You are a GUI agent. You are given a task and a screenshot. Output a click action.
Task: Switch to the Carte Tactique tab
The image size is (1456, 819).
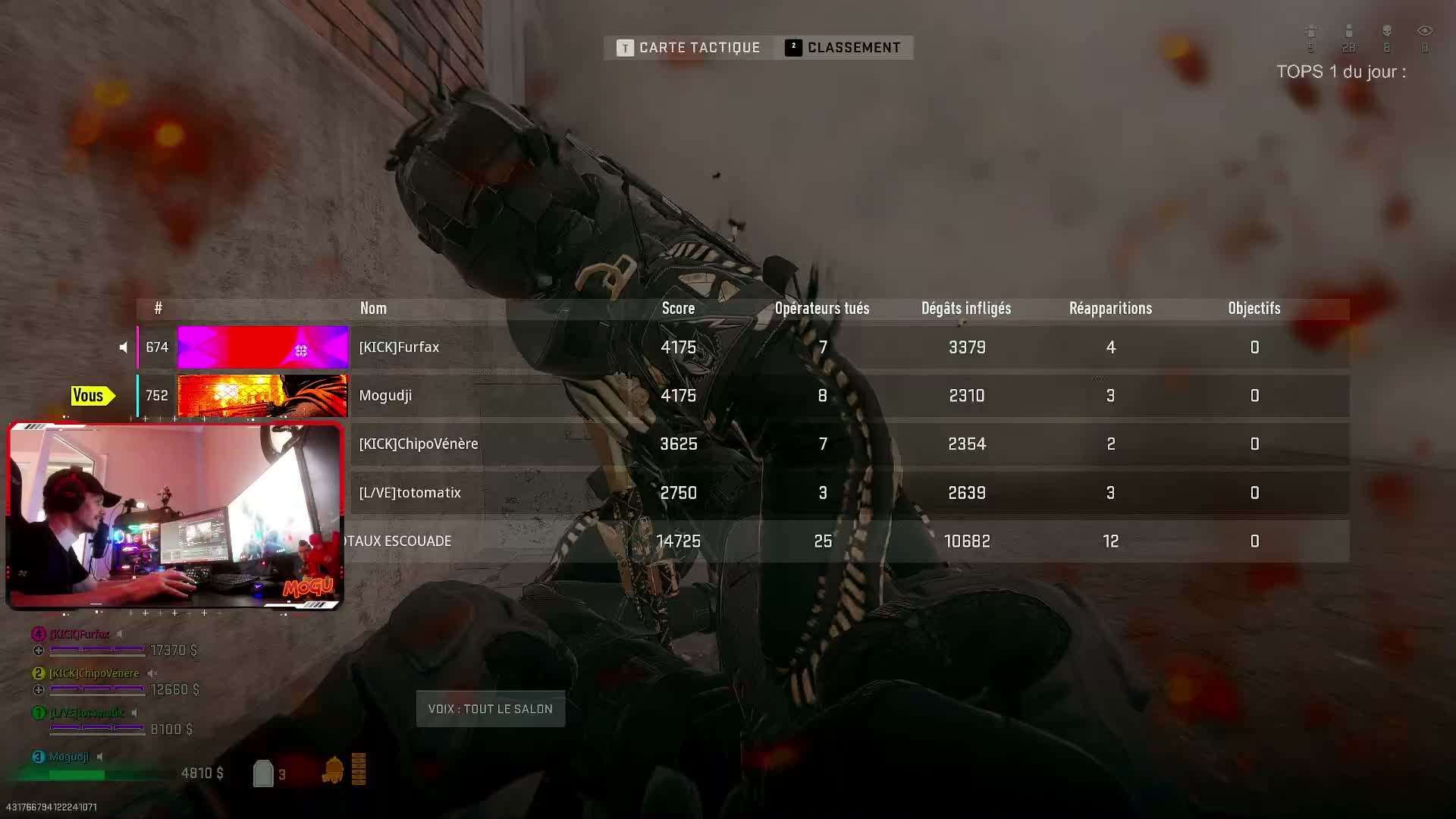(x=689, y=48)
